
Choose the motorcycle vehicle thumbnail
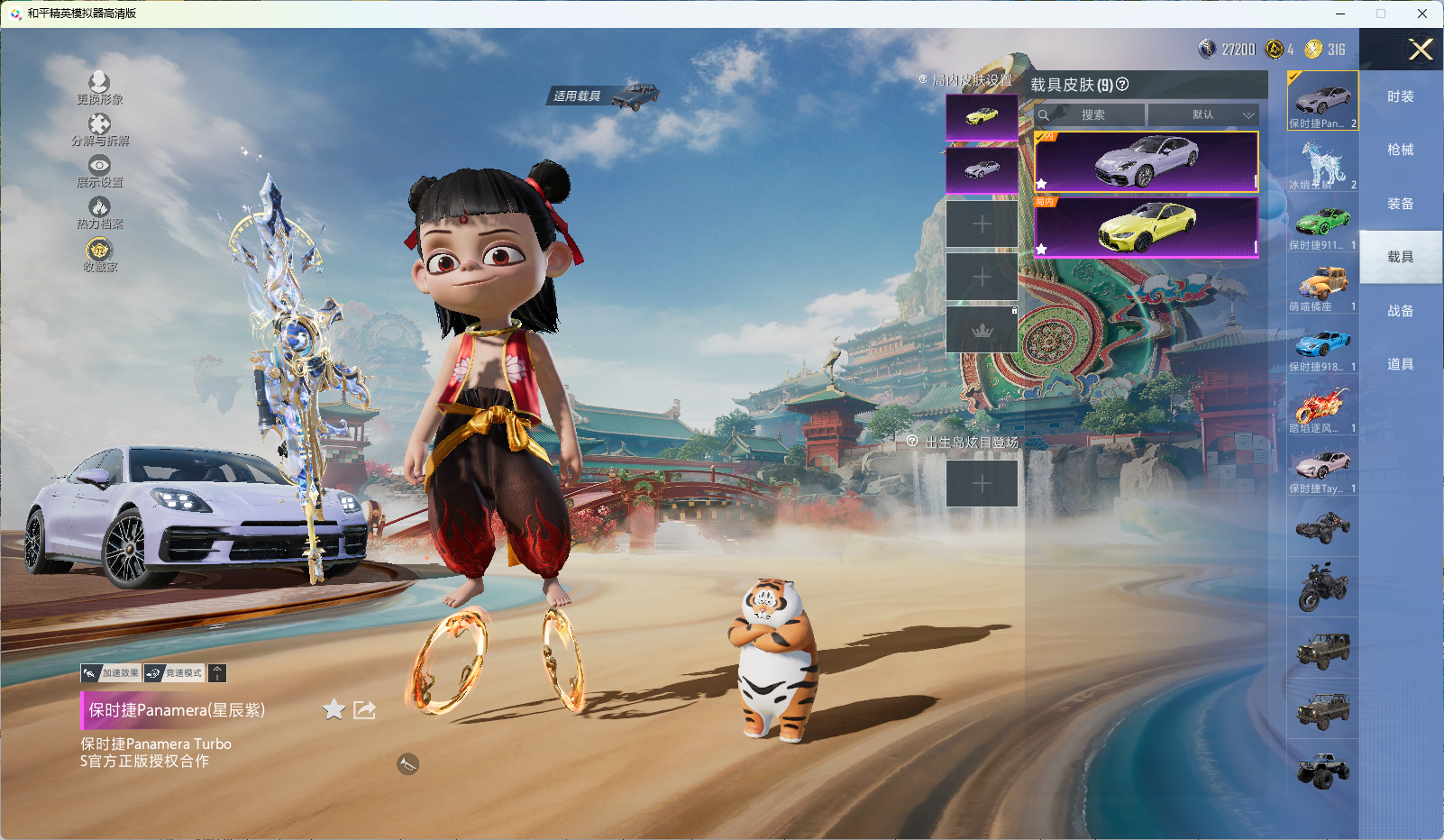click(x=1322, y=587)
